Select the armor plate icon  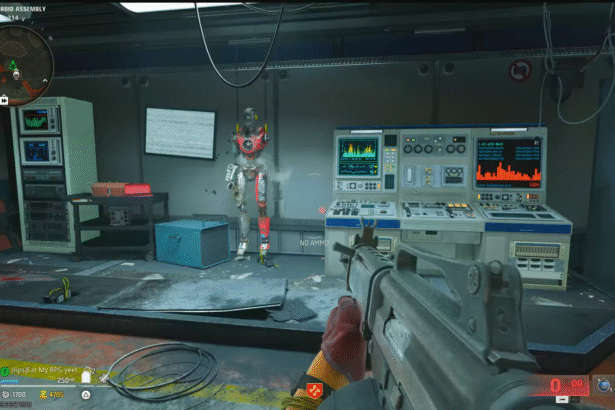[86, 377]
